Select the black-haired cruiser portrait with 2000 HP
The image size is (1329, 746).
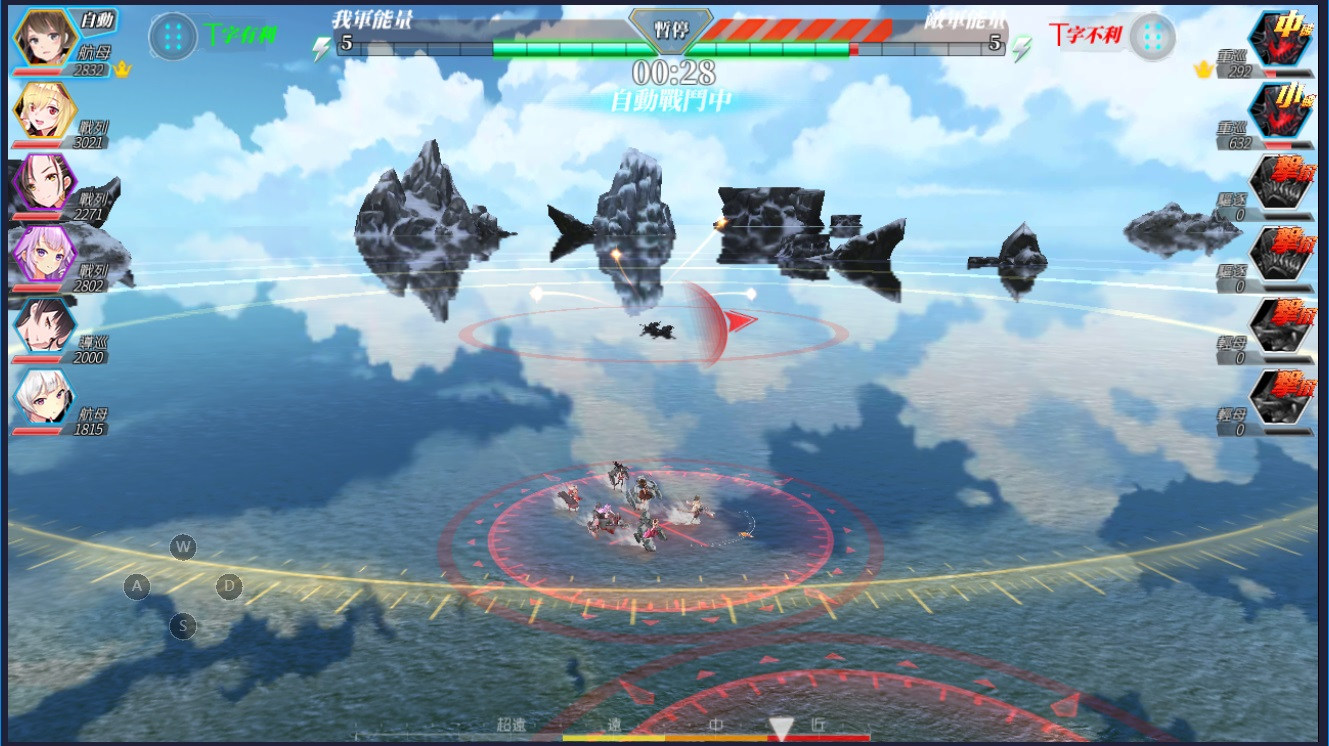click(x=43, y=326)
